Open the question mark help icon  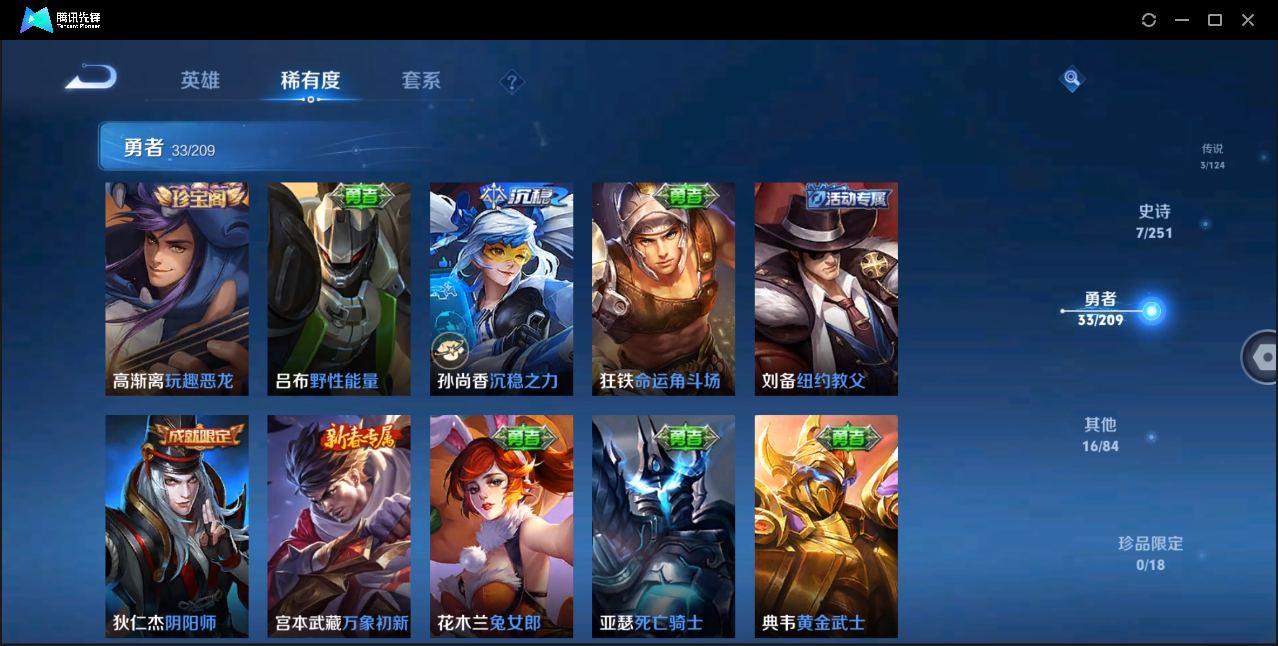tap(512, 82)
